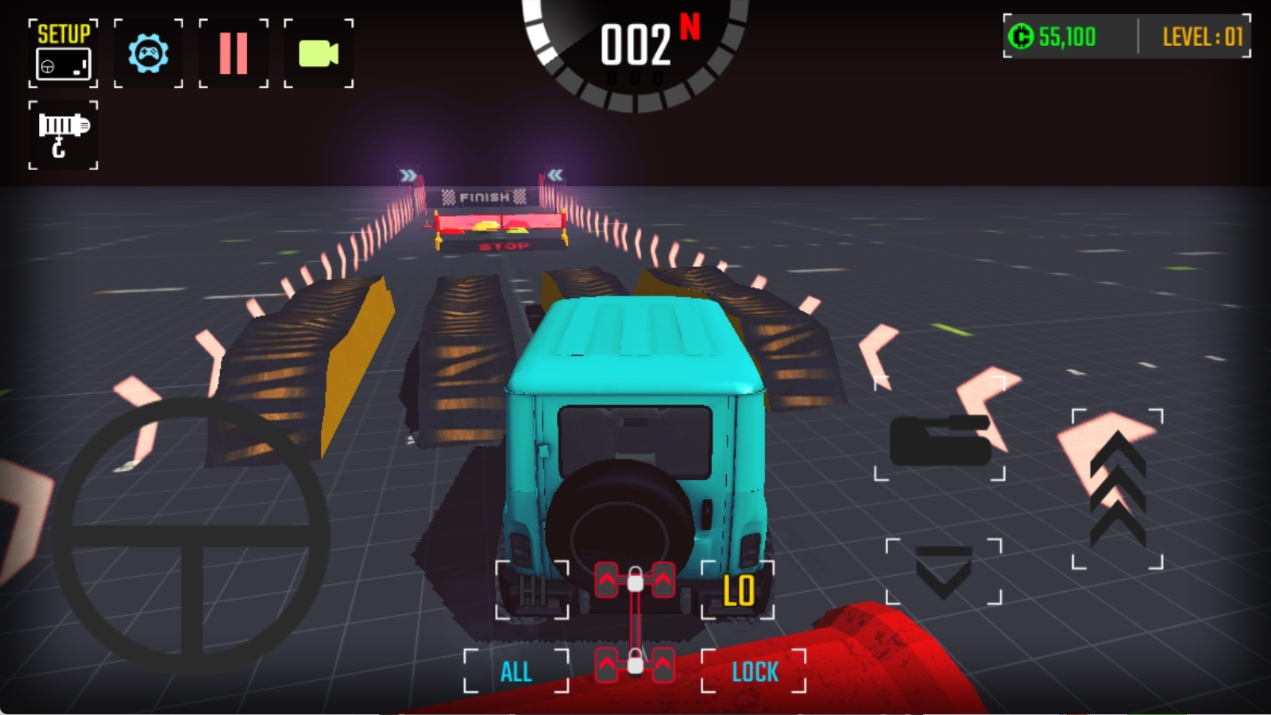Tap the steering wheel control
Viewport: 1271px width, 715px height.
[191, 535]
